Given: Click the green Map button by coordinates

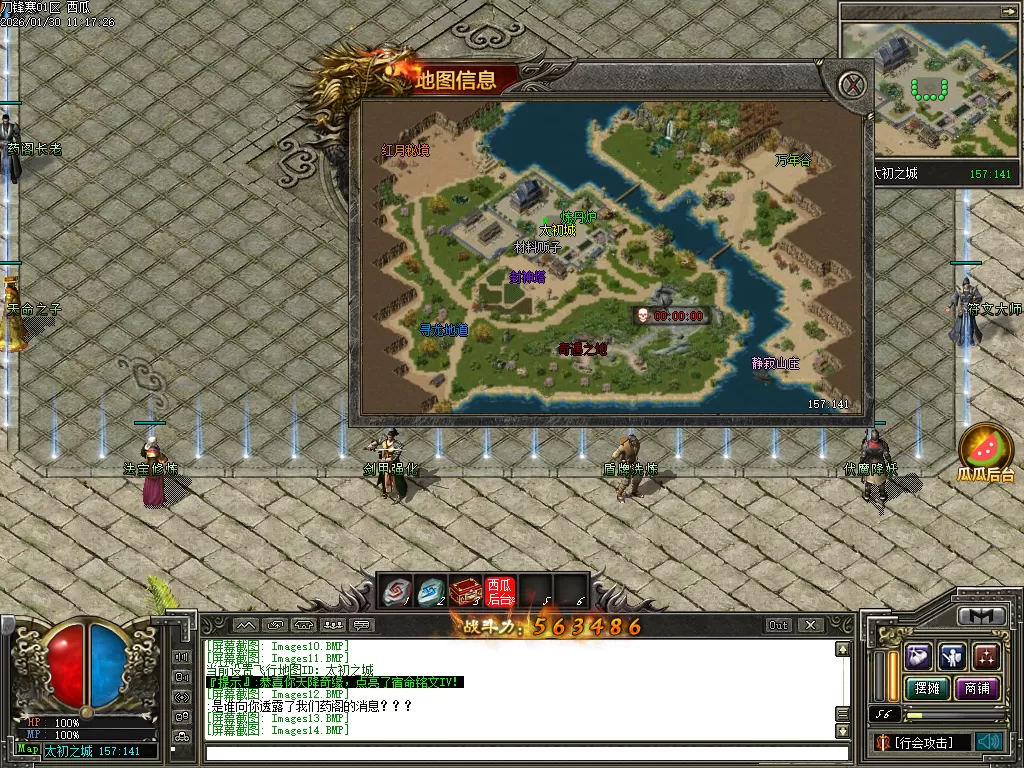Looking at the screenshot, I should [x=28, y=749].
